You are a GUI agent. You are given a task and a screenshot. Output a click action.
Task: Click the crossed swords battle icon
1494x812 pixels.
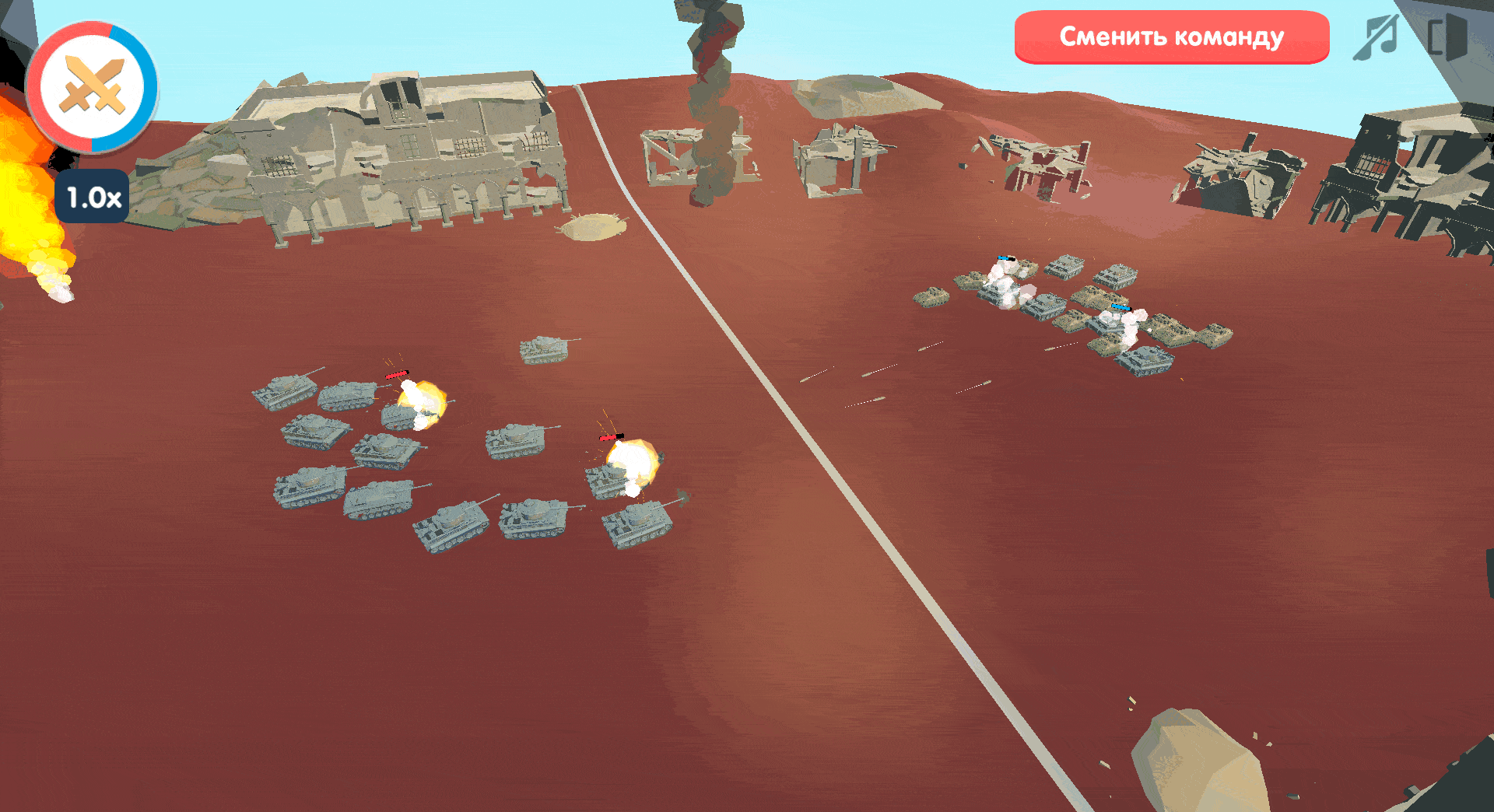coord(93,87)
